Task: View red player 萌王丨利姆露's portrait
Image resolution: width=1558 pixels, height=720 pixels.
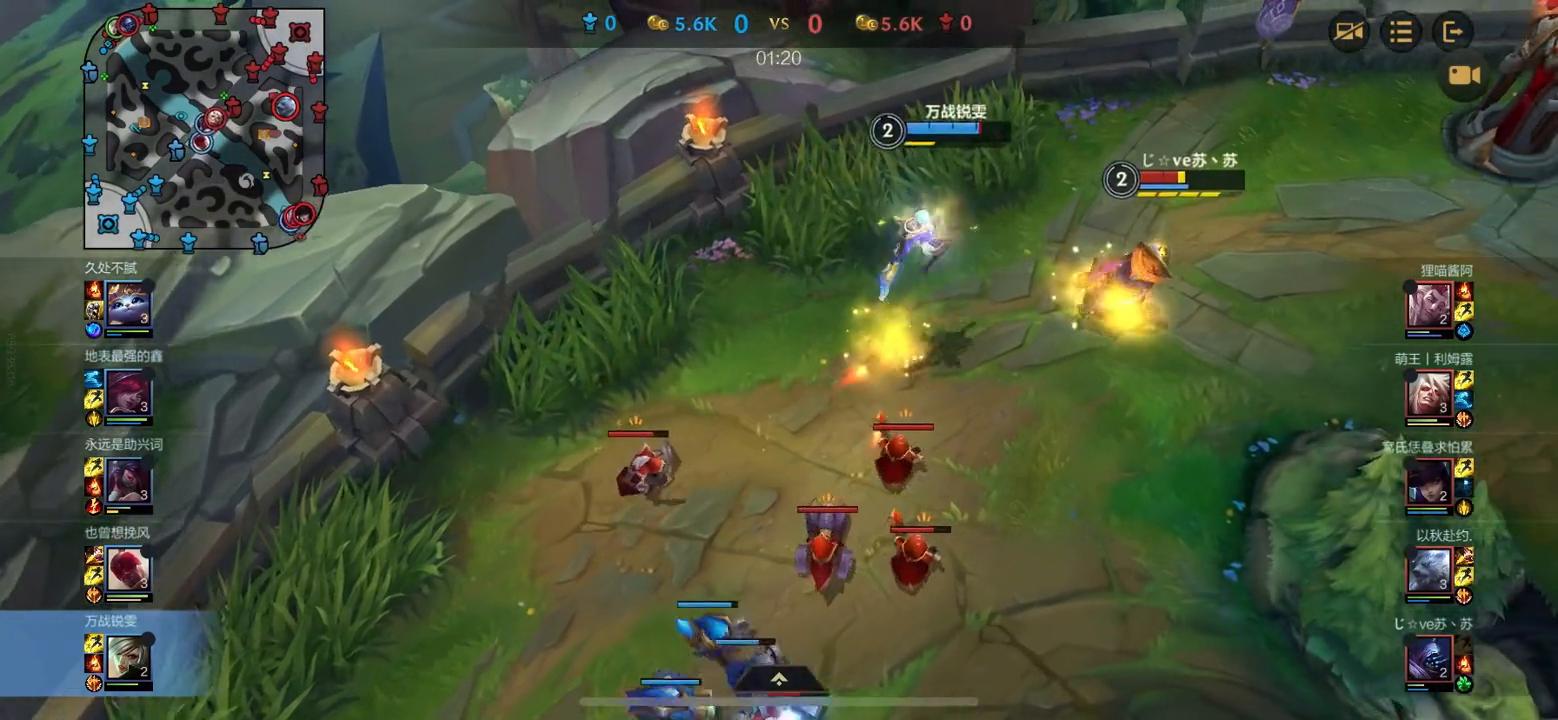Action: (1429, 393)
